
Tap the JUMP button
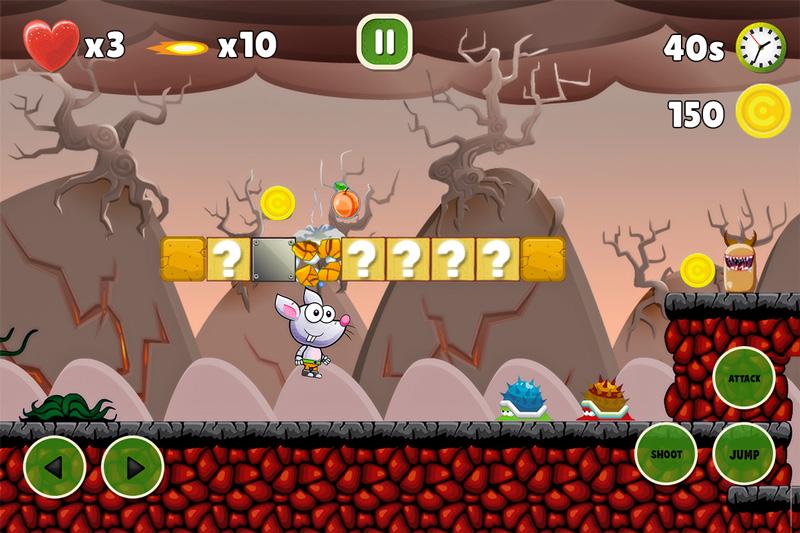pyautogui.click(x=744, y=454)
